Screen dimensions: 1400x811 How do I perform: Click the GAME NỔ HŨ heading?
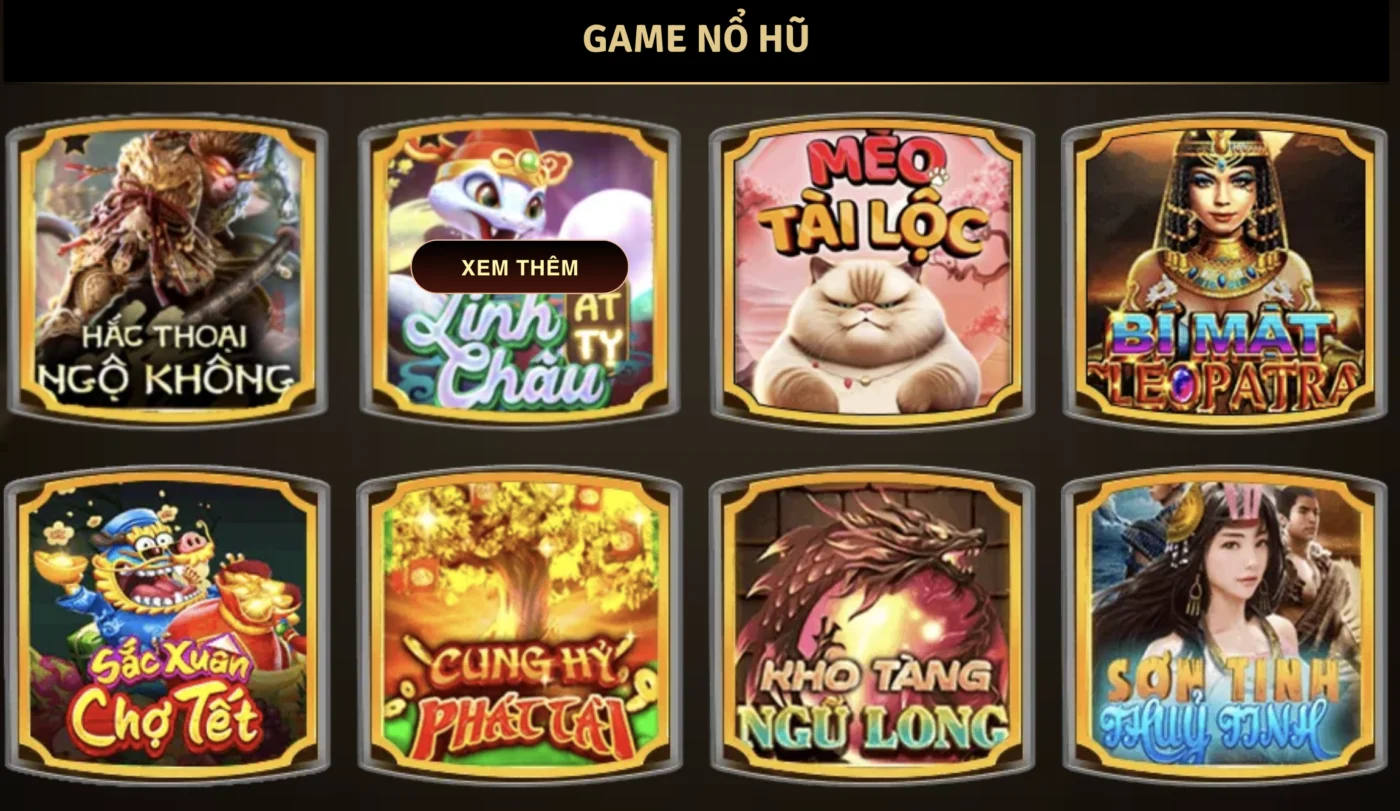point(700,36)
